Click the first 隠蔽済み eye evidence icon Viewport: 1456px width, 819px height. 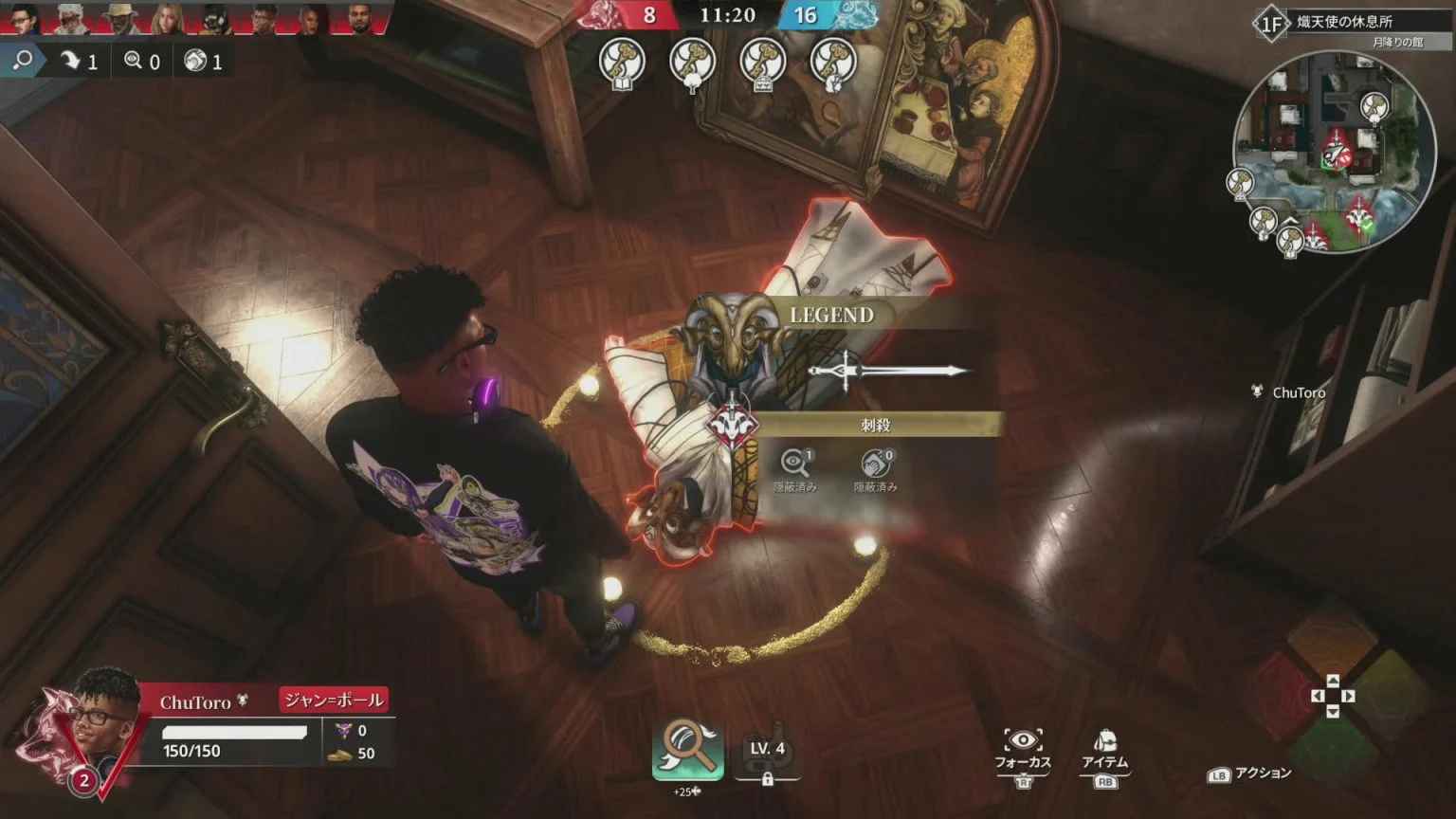coord(795,463)
